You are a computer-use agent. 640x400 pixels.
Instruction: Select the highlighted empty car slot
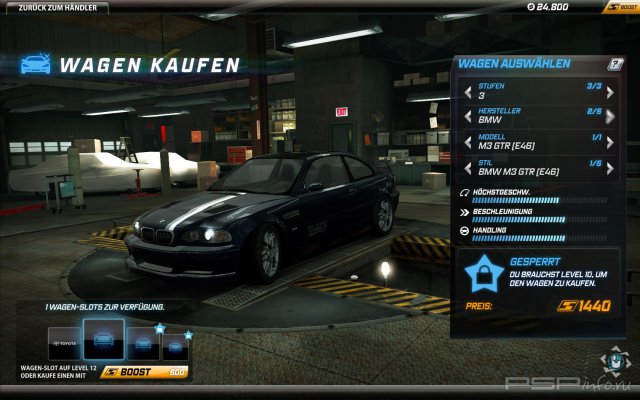pyautogui.click(x=103, y=340)
